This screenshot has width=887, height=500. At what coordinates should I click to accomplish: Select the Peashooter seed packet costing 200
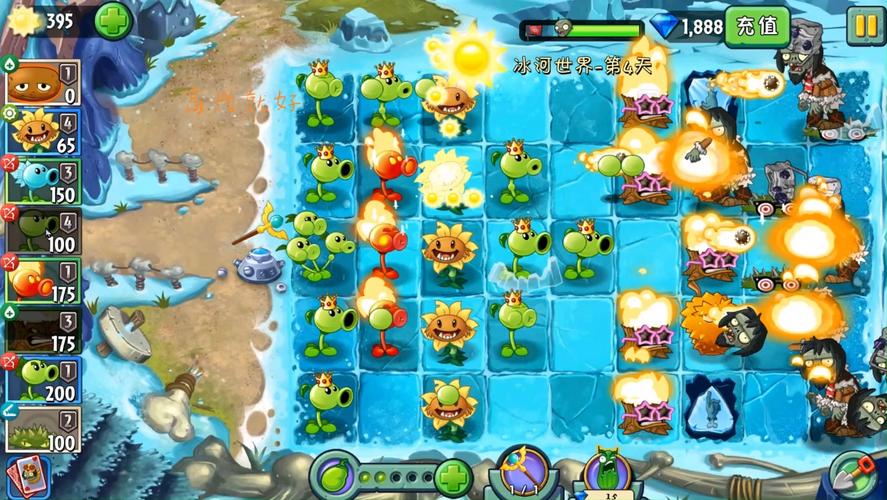pyautogui.click(x=42, y=379)
